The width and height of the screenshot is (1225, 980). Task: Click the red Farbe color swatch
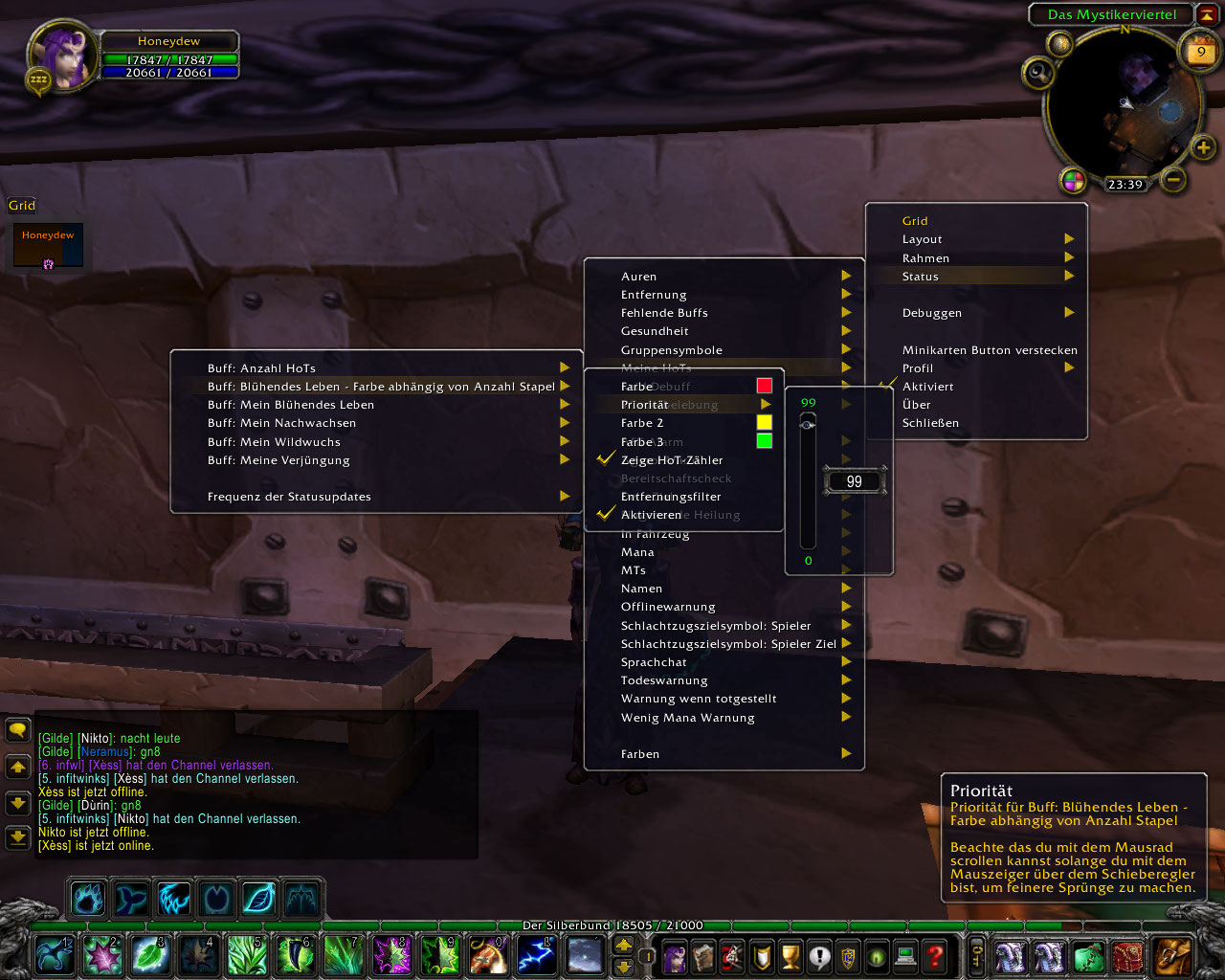point(764,386)
